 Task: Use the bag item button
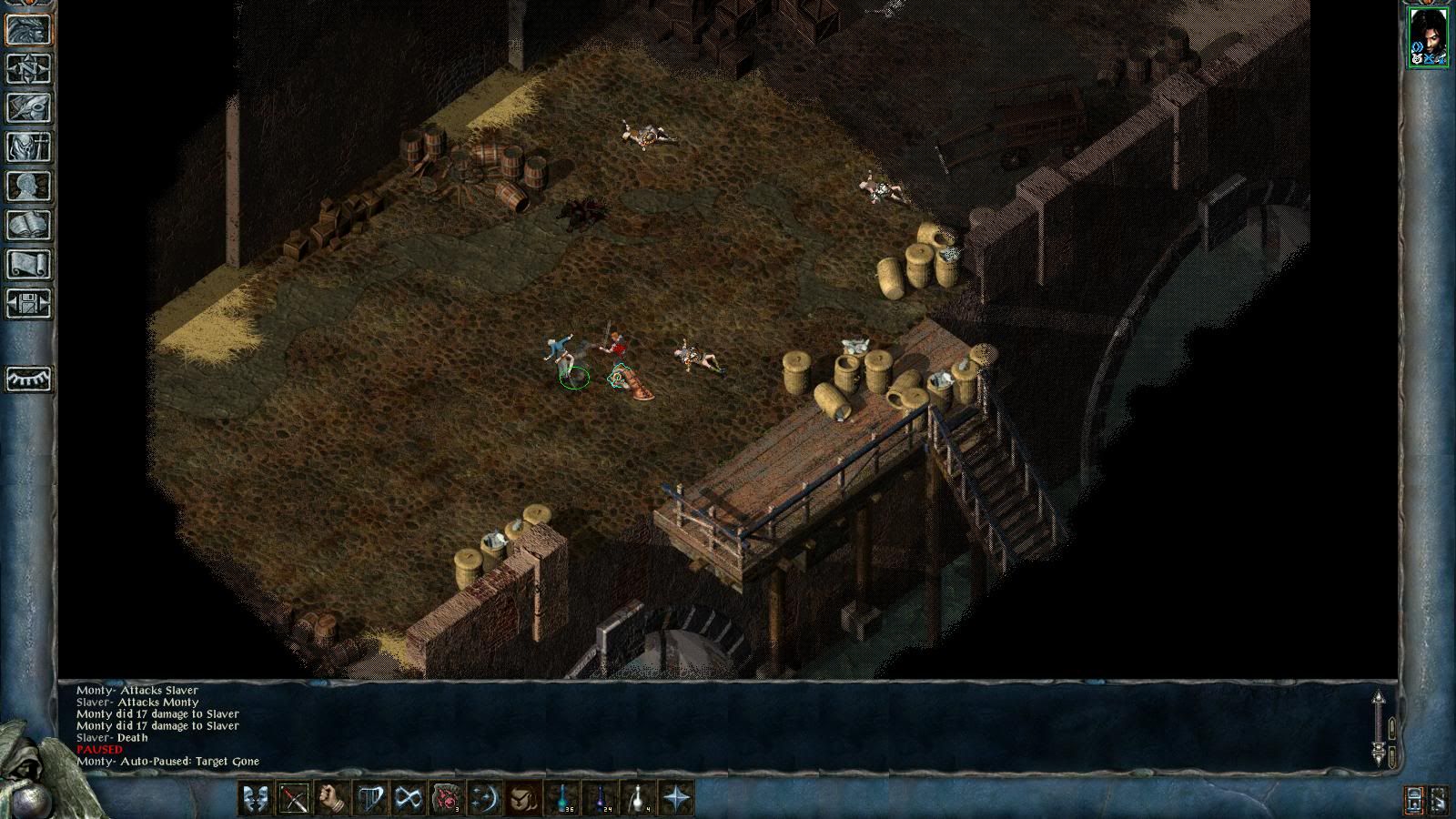tap(523, 798)
